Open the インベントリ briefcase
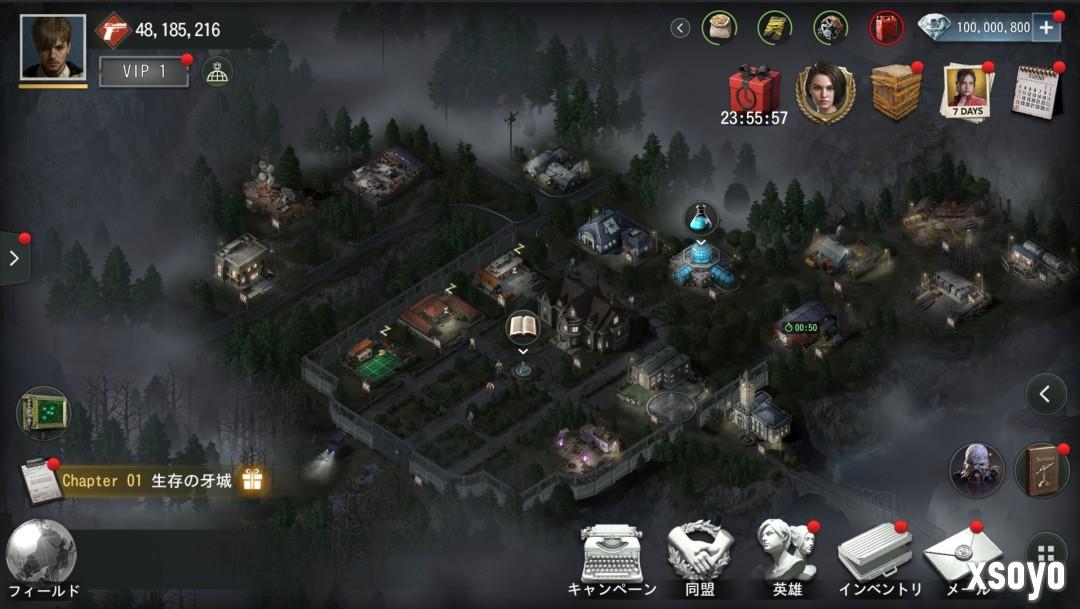 click(x=875, y=558)
